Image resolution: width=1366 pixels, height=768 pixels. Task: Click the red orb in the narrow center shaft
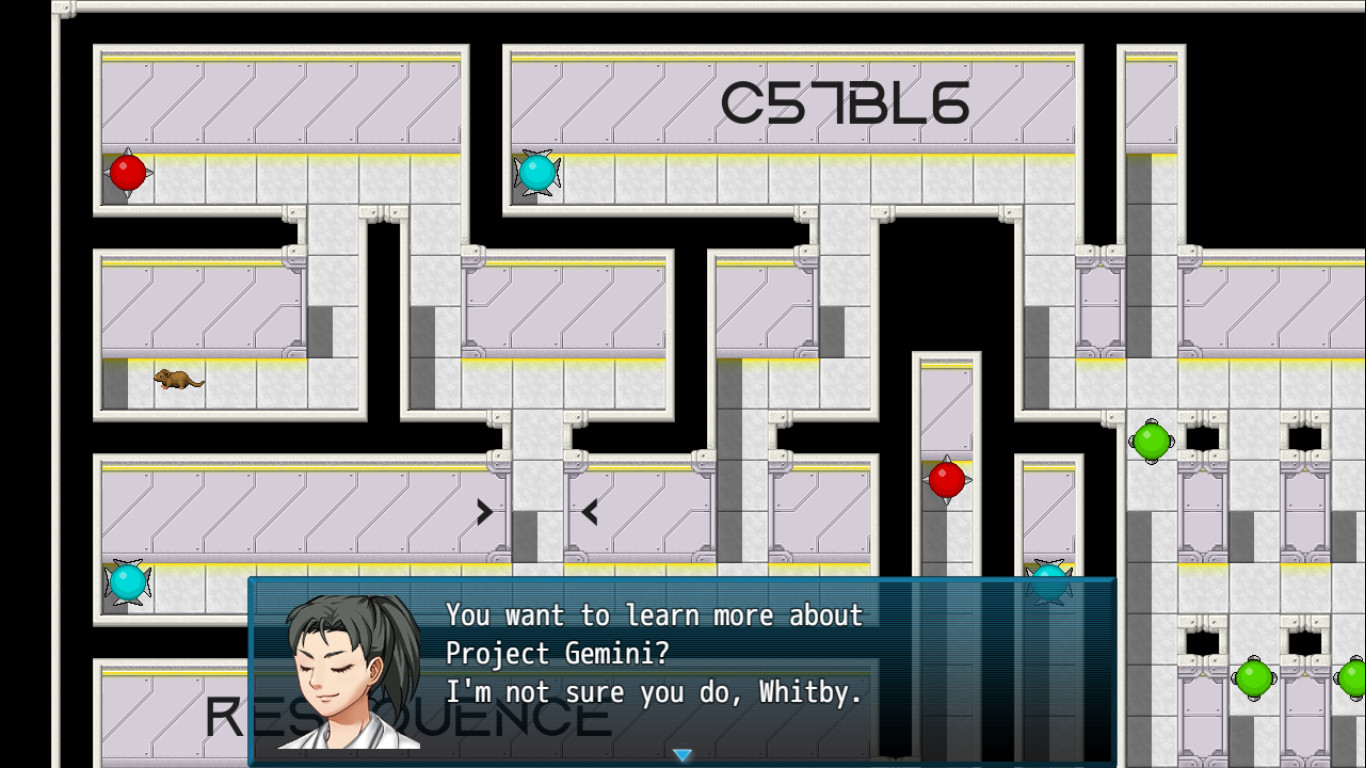click(x=946, y=480)
